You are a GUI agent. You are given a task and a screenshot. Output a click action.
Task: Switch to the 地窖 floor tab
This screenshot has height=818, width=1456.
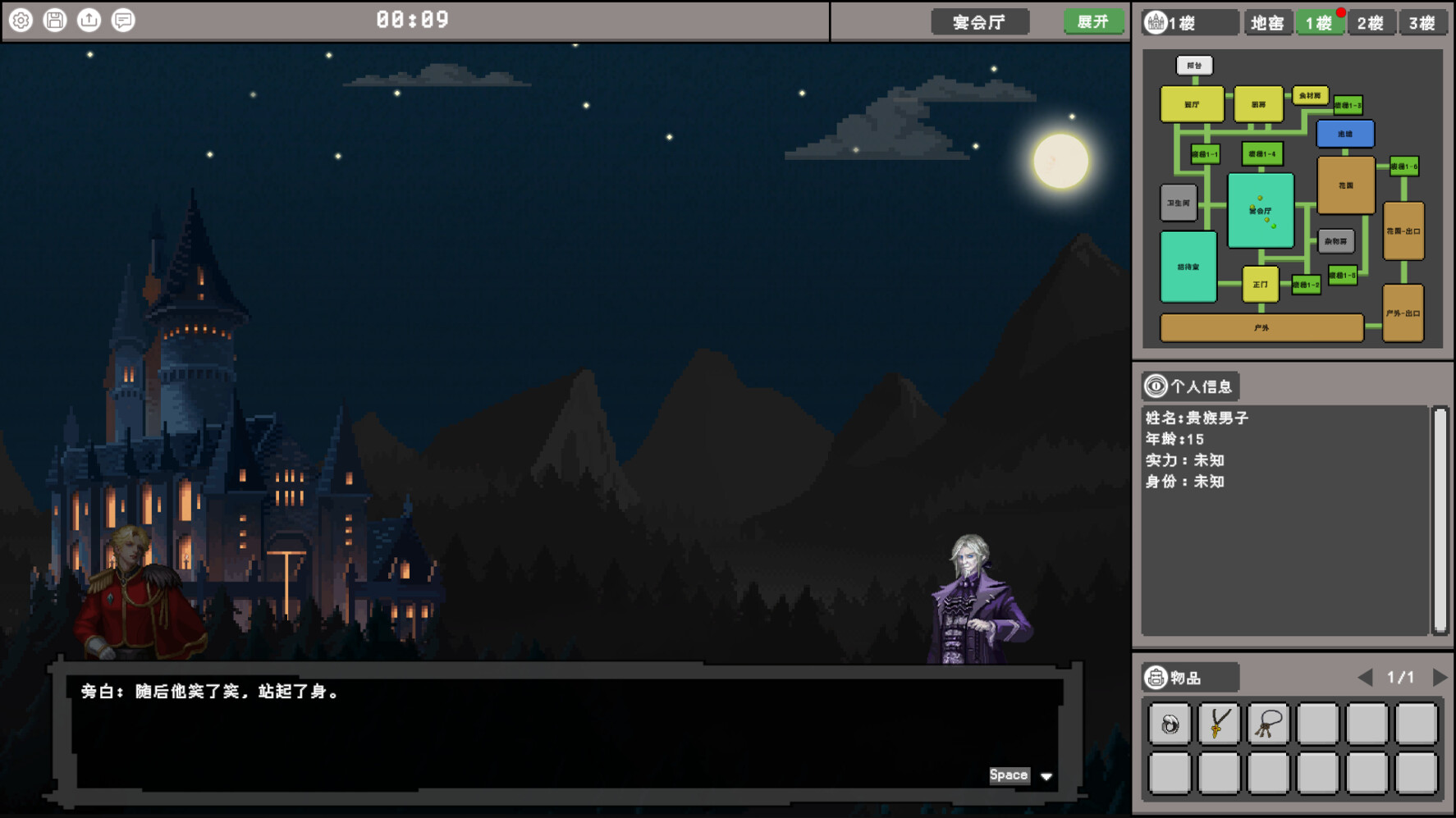pyautogui.click(x=1267, y=22)
